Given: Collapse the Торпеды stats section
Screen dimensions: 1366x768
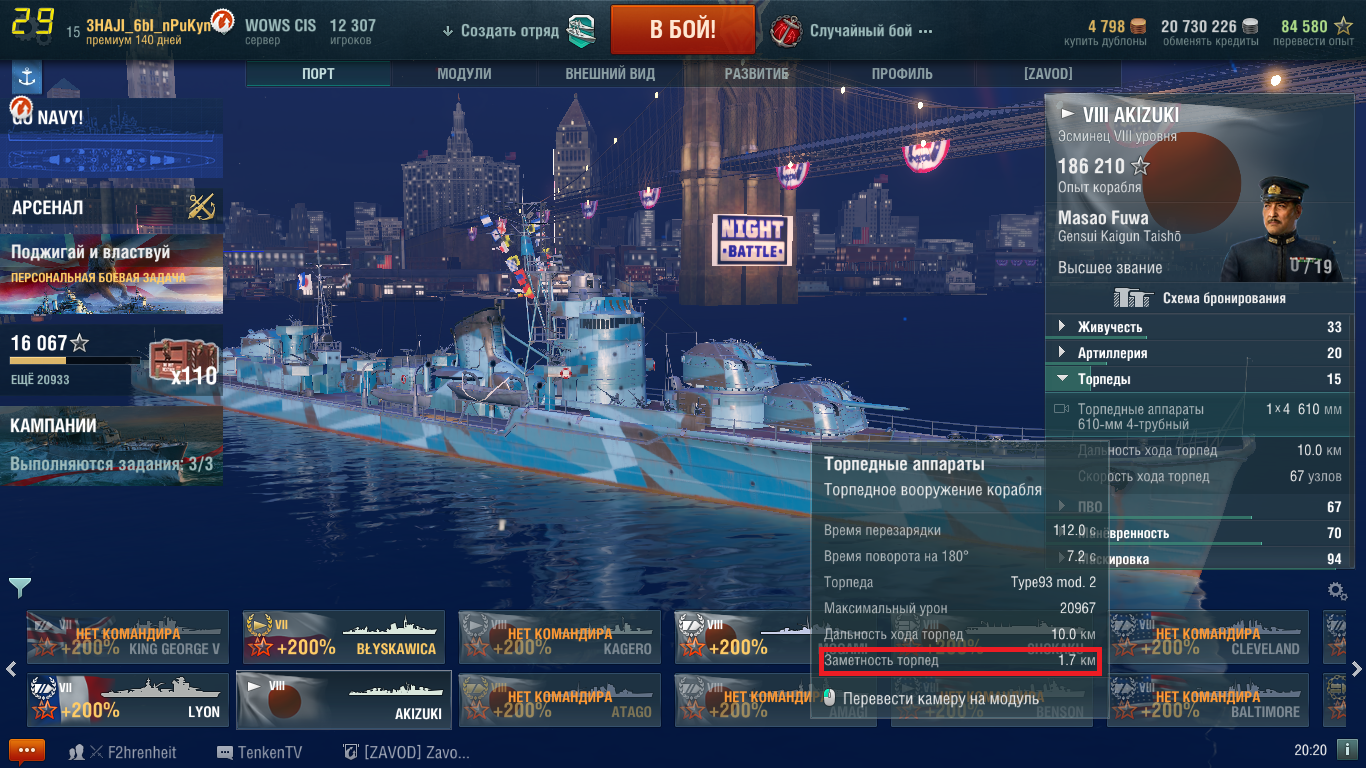Looking at the screenshot, I should (x=1104, y=379).
